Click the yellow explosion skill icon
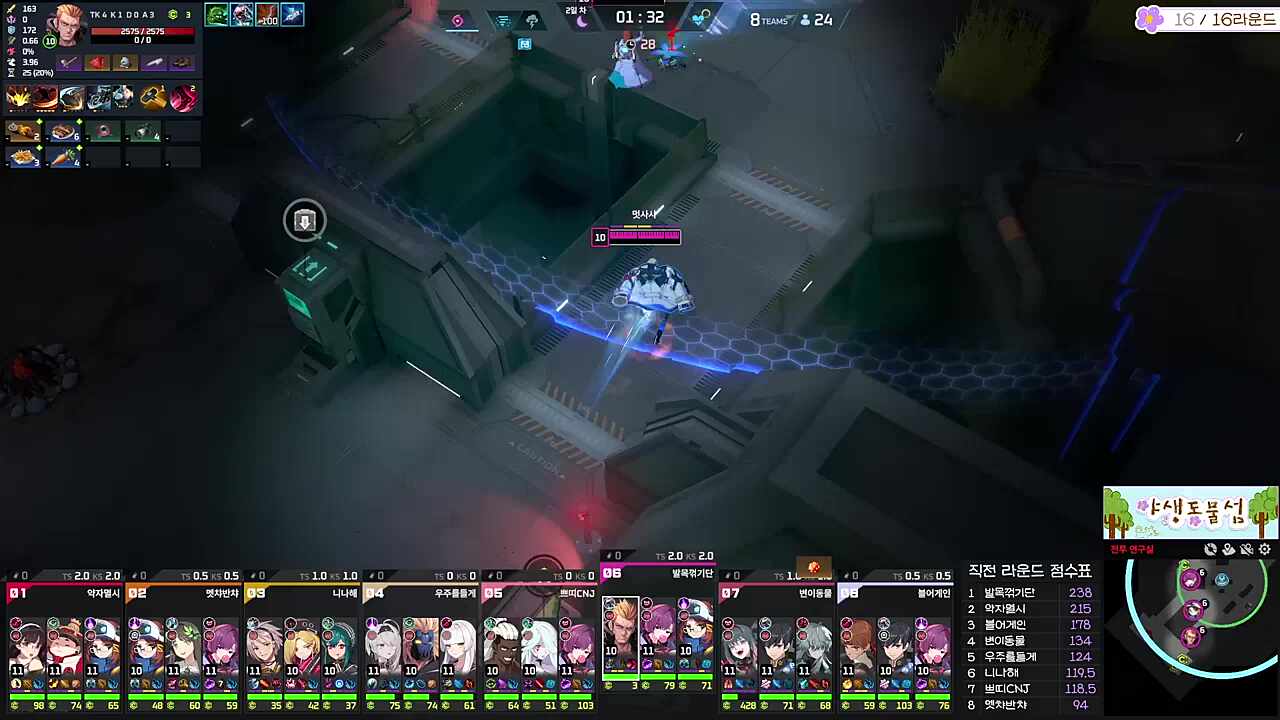Image resolution: width=1280 pixels, height=720 pixels. click(x=18, y=97)
